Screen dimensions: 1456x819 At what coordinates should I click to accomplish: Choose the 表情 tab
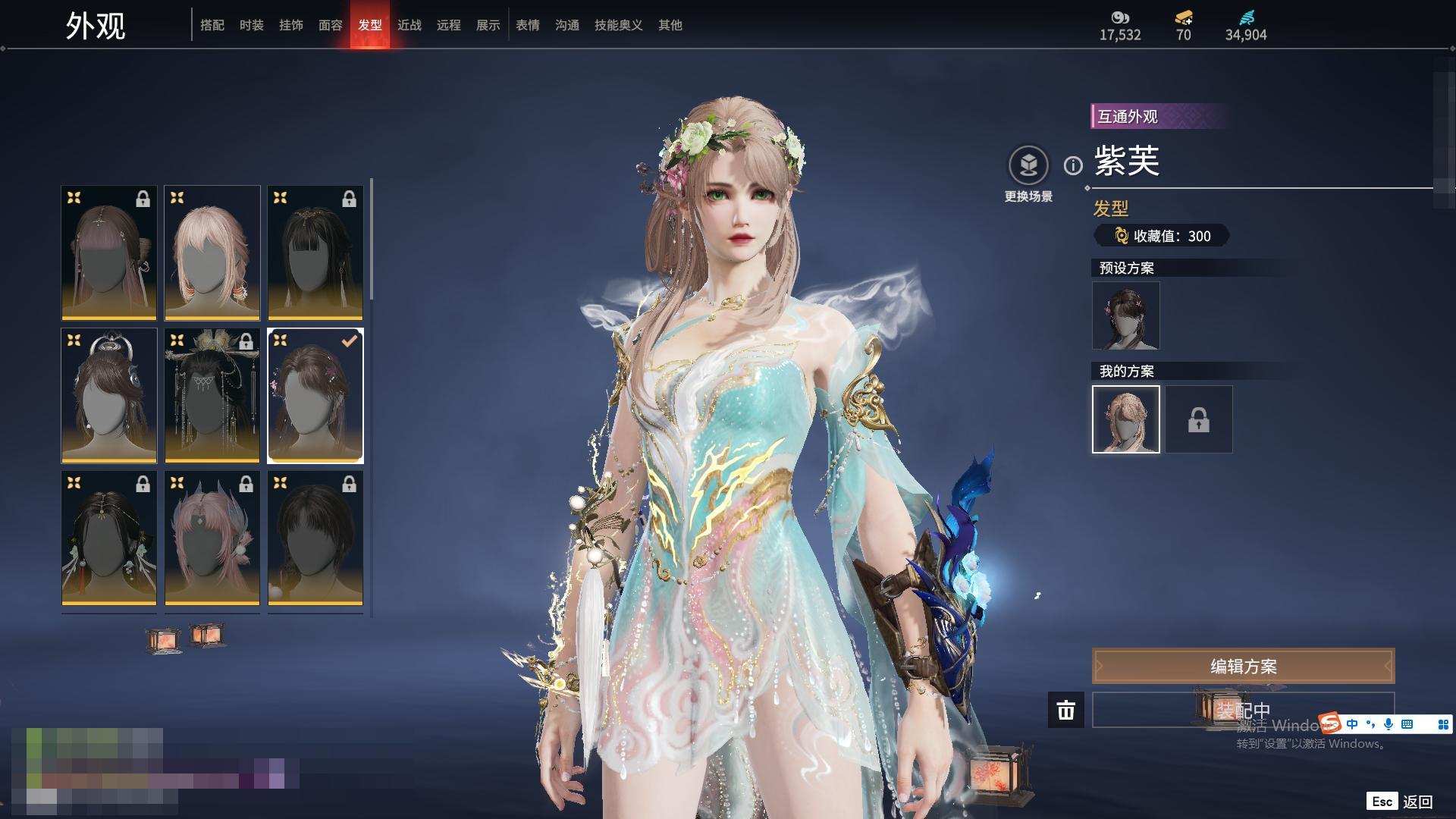click(528, 25)
